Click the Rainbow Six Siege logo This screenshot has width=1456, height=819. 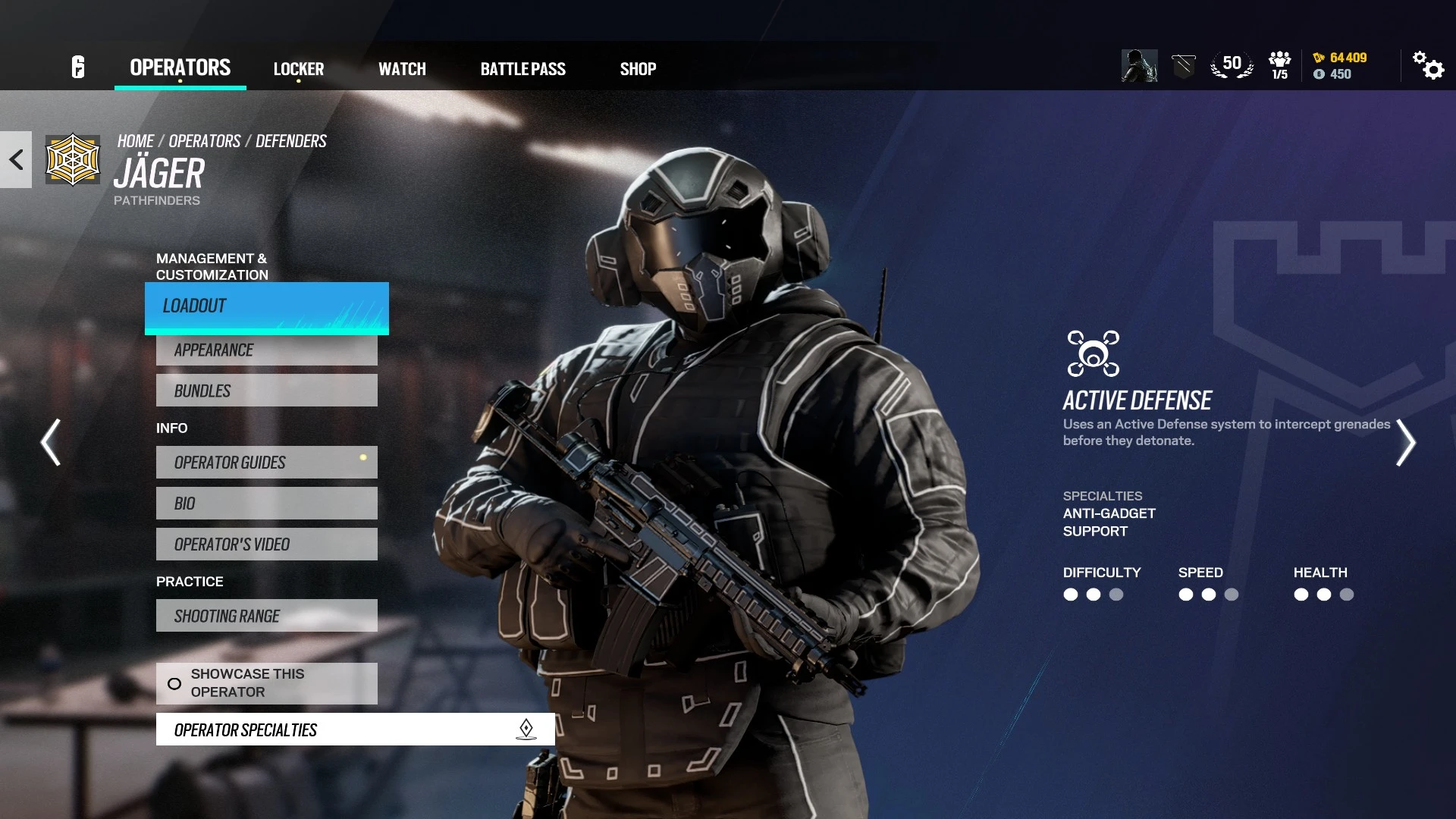tap(78, 67)
